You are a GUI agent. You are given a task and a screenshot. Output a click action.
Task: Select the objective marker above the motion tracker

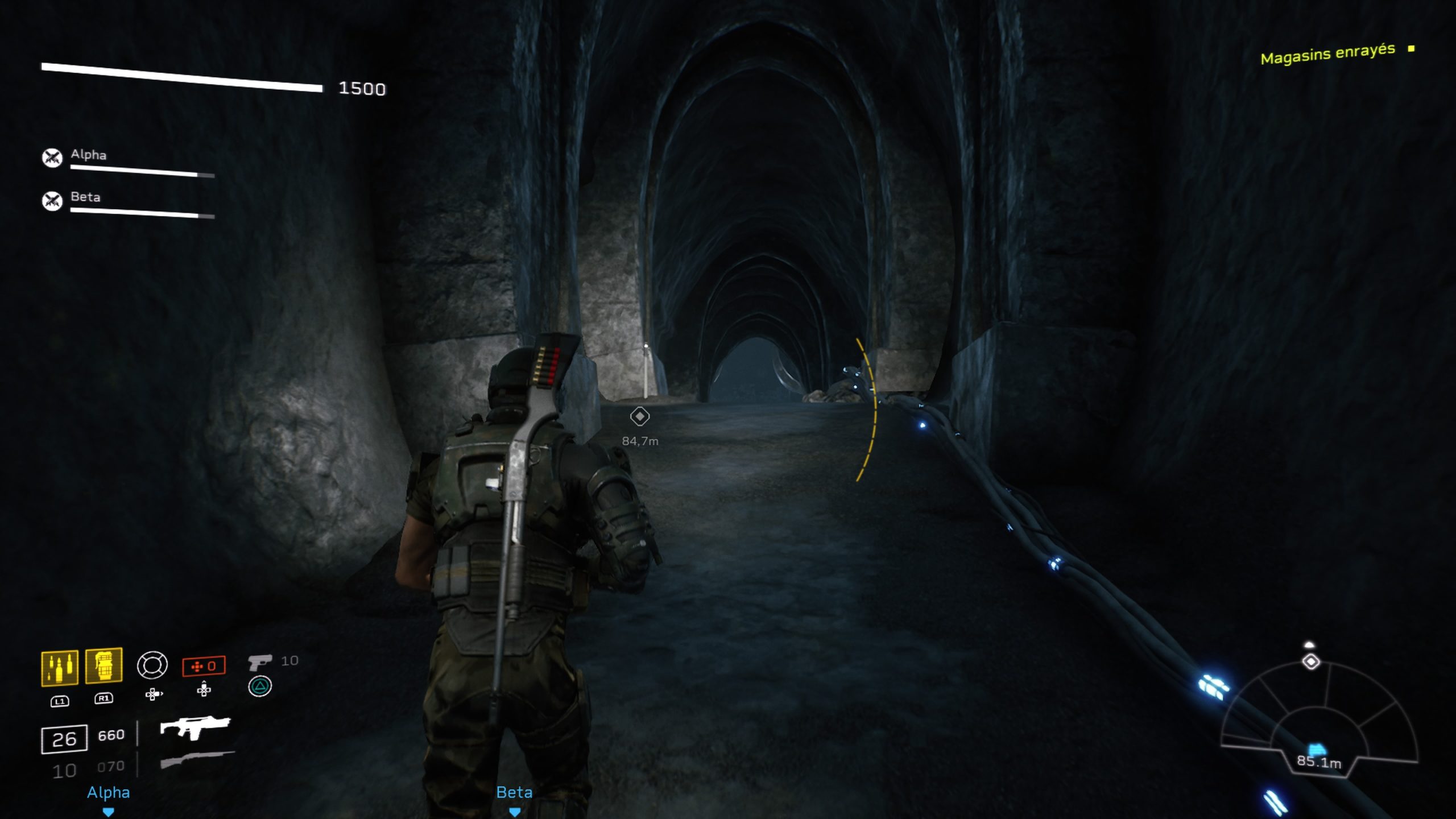1311,662
